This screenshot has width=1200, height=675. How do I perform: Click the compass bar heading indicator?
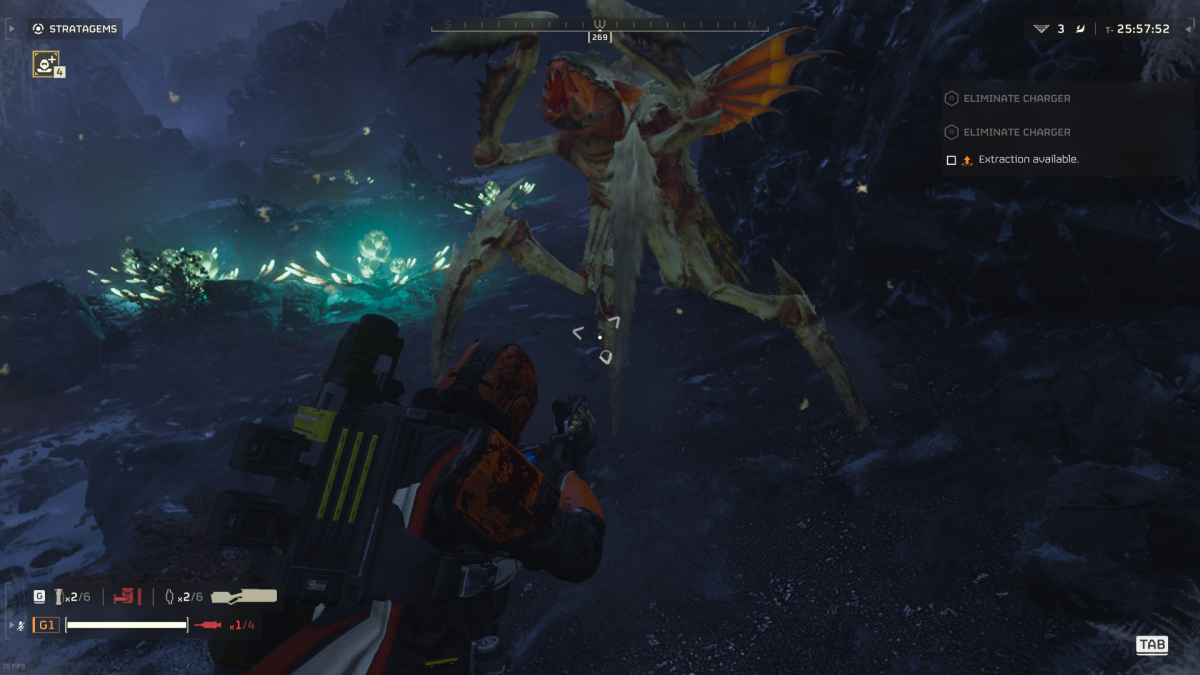click(600, 37)
